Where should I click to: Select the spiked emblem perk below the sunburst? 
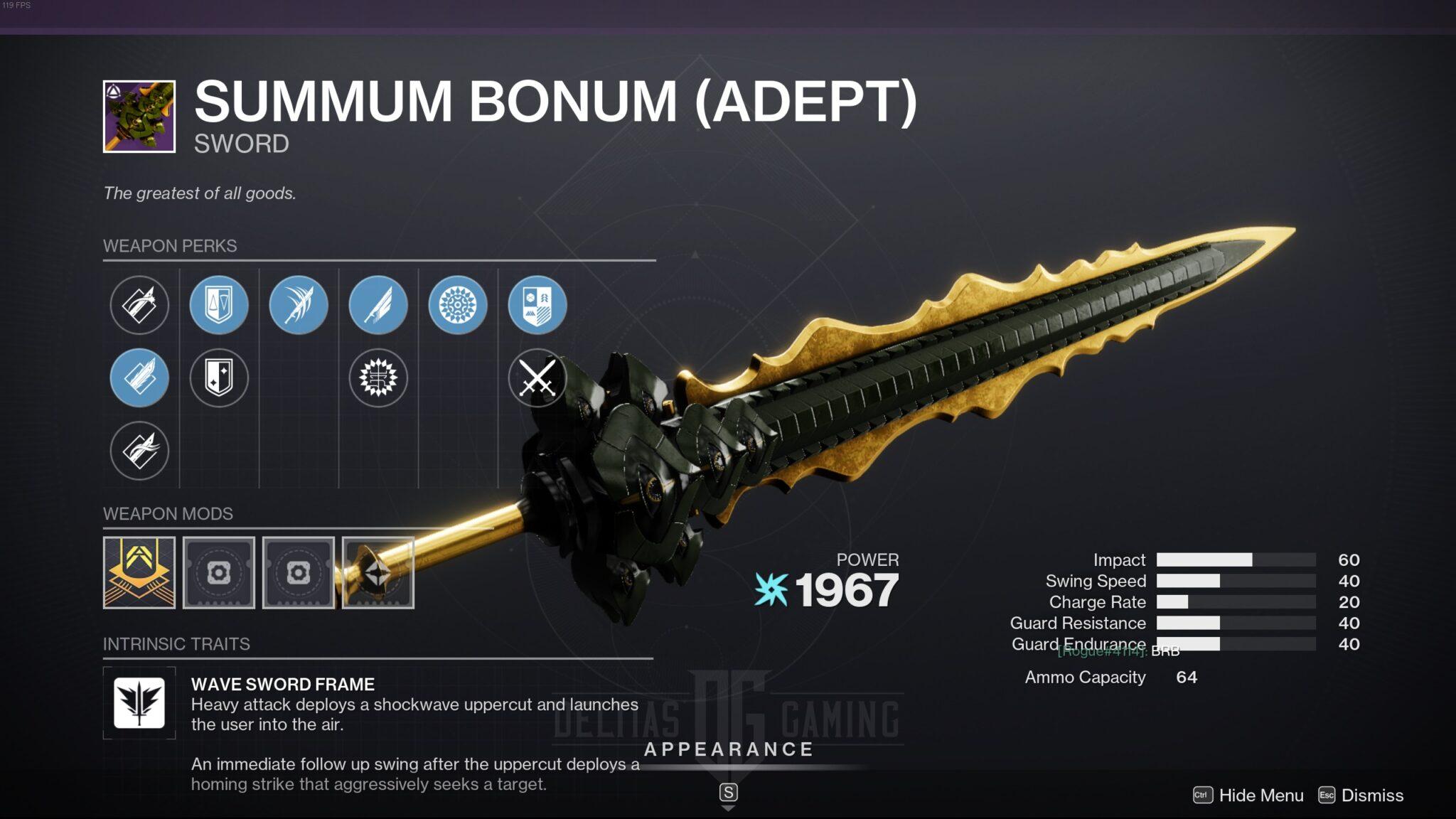(x=379, y=379)
